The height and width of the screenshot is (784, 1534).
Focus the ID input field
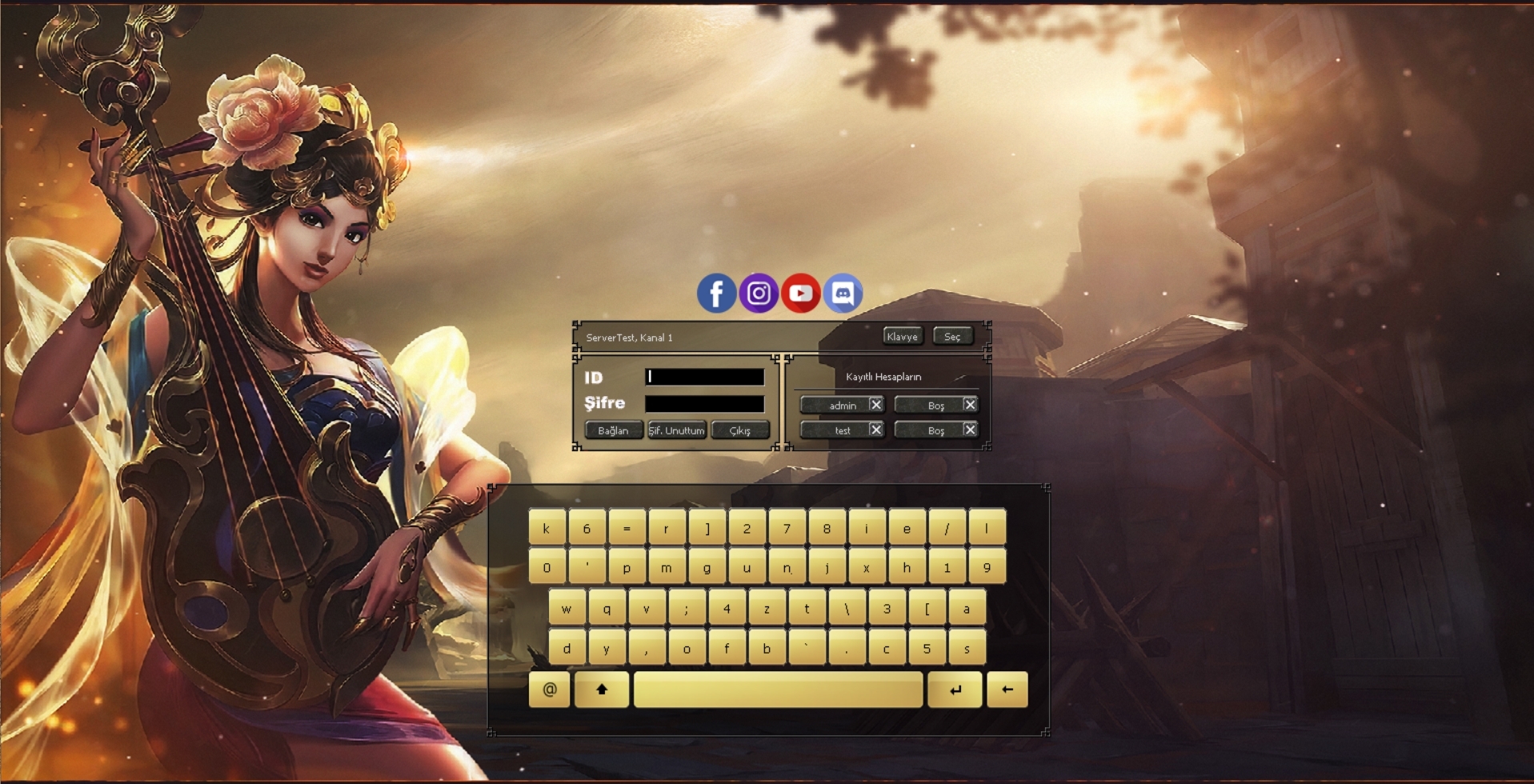(704, 377)
